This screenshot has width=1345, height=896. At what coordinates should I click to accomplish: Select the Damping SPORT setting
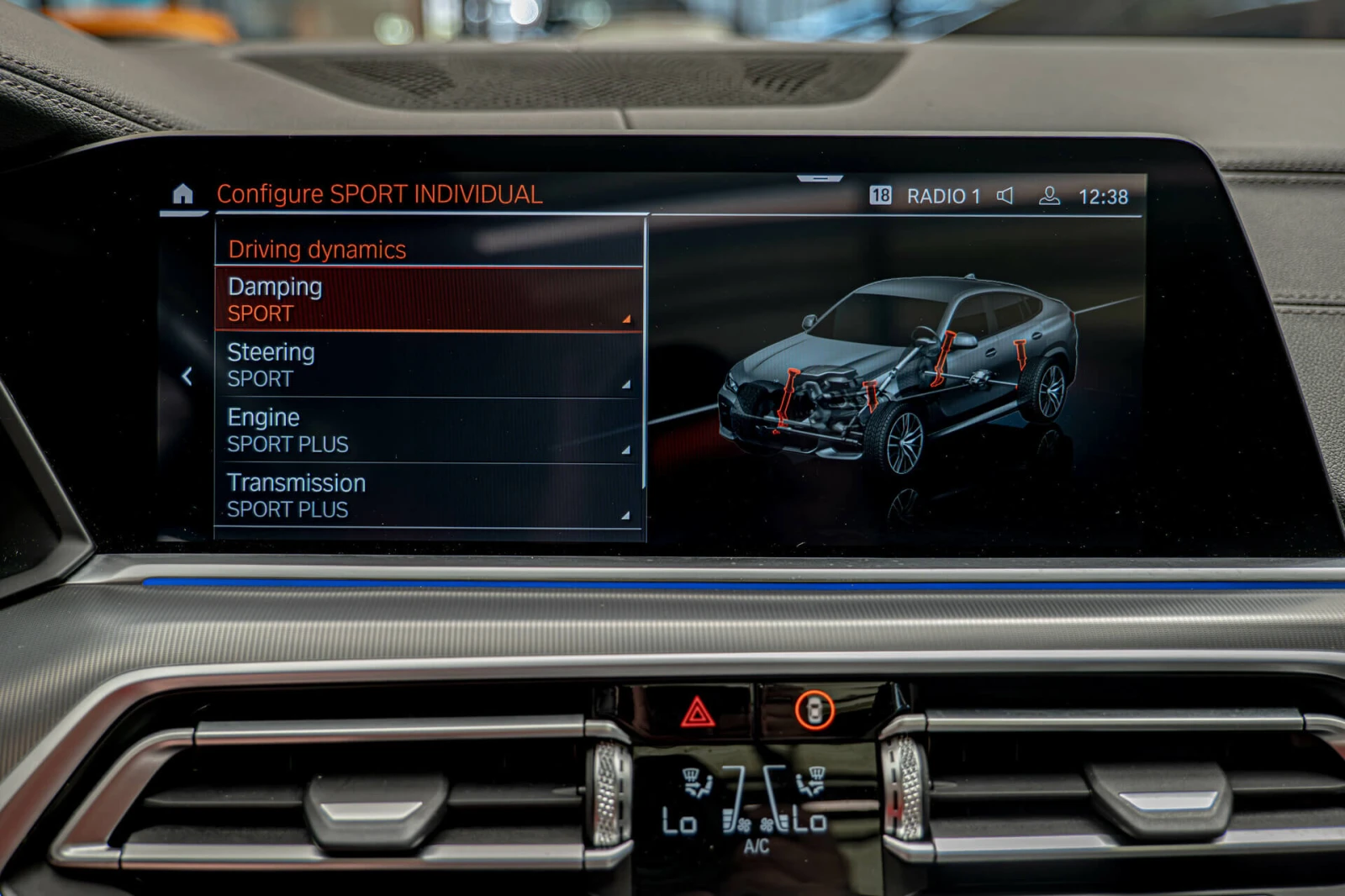(429, 300)
